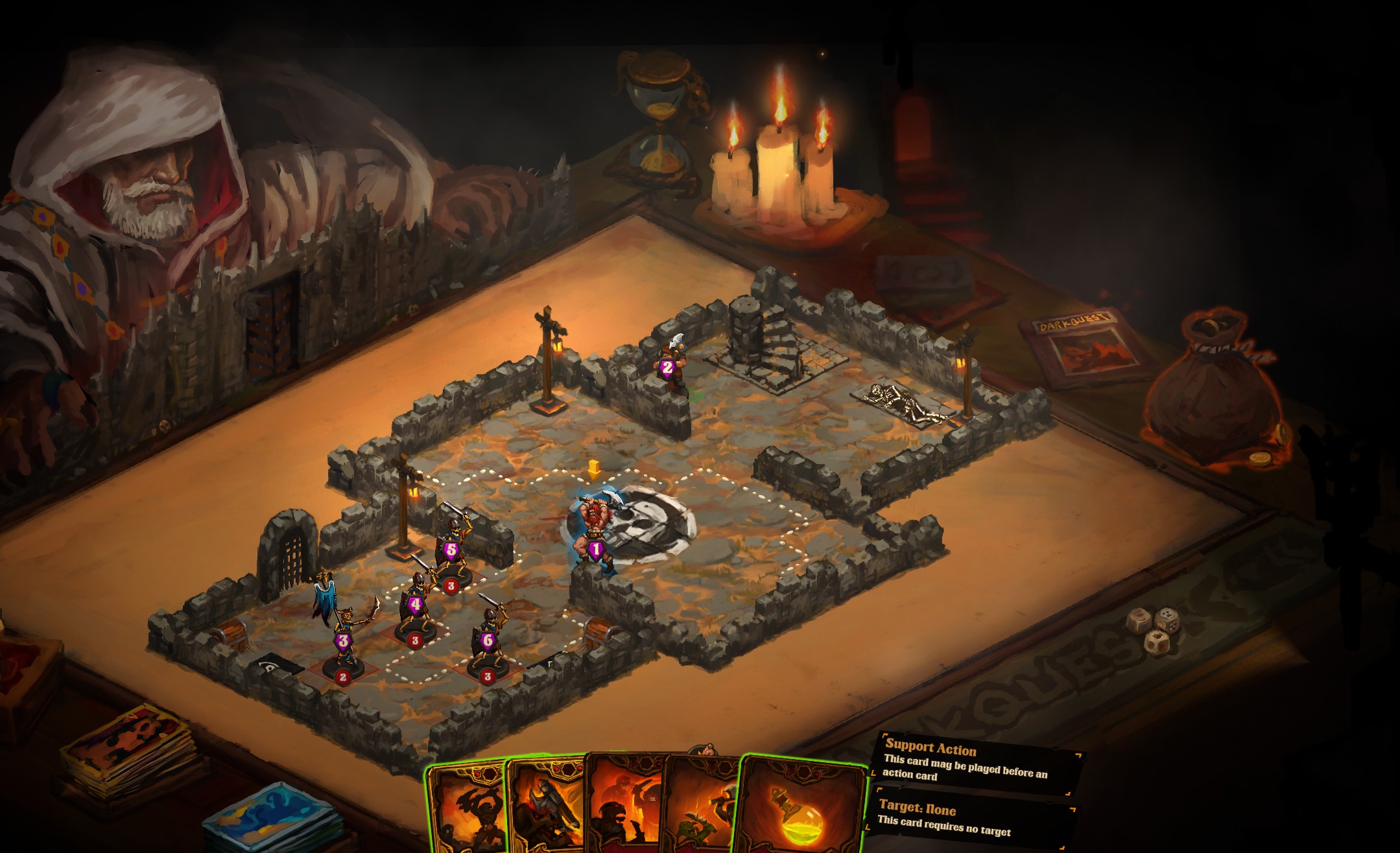1400x853 pixels.
Task: Select the dwarf hero marked 2
Action: point(670,363)
